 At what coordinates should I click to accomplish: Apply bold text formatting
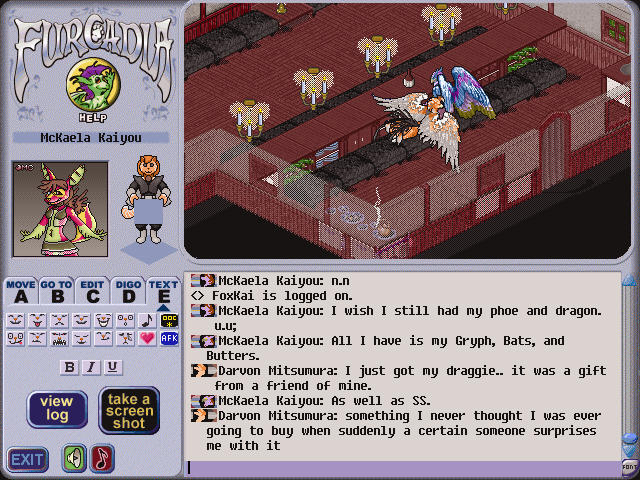click(x=69, y=367)
